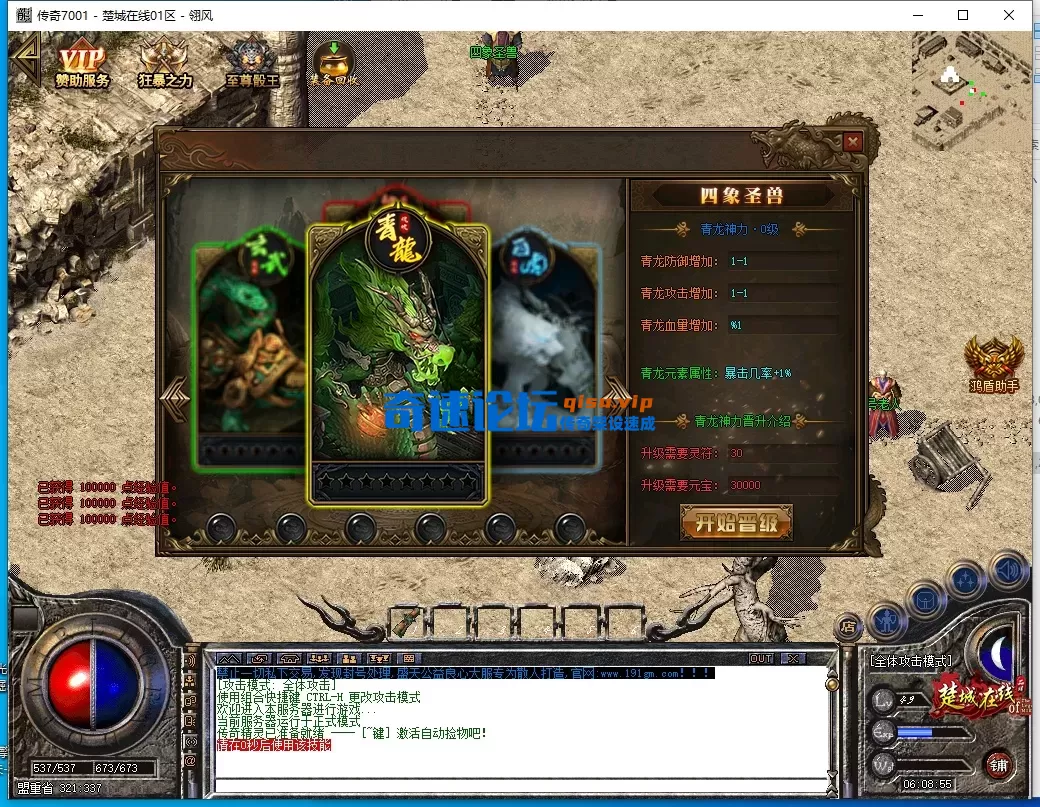The image size is (1040, 807).
Task: Close the 四象圣兽 panel
Action: pos(852,143)
